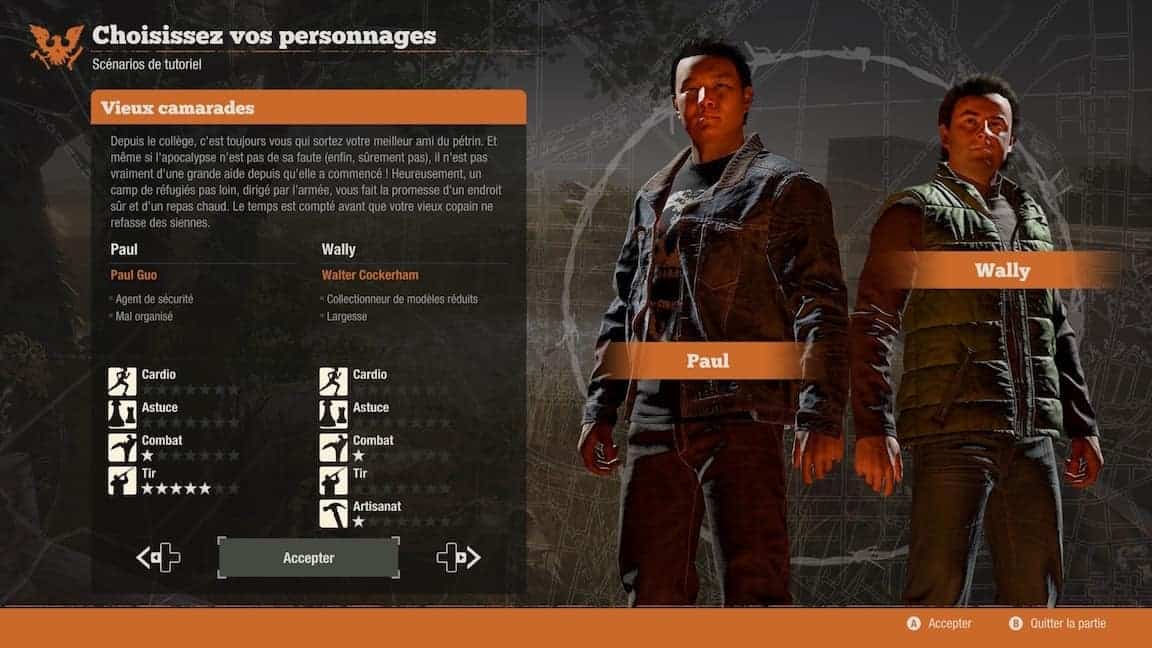Show the next character pair arrow

458,558
